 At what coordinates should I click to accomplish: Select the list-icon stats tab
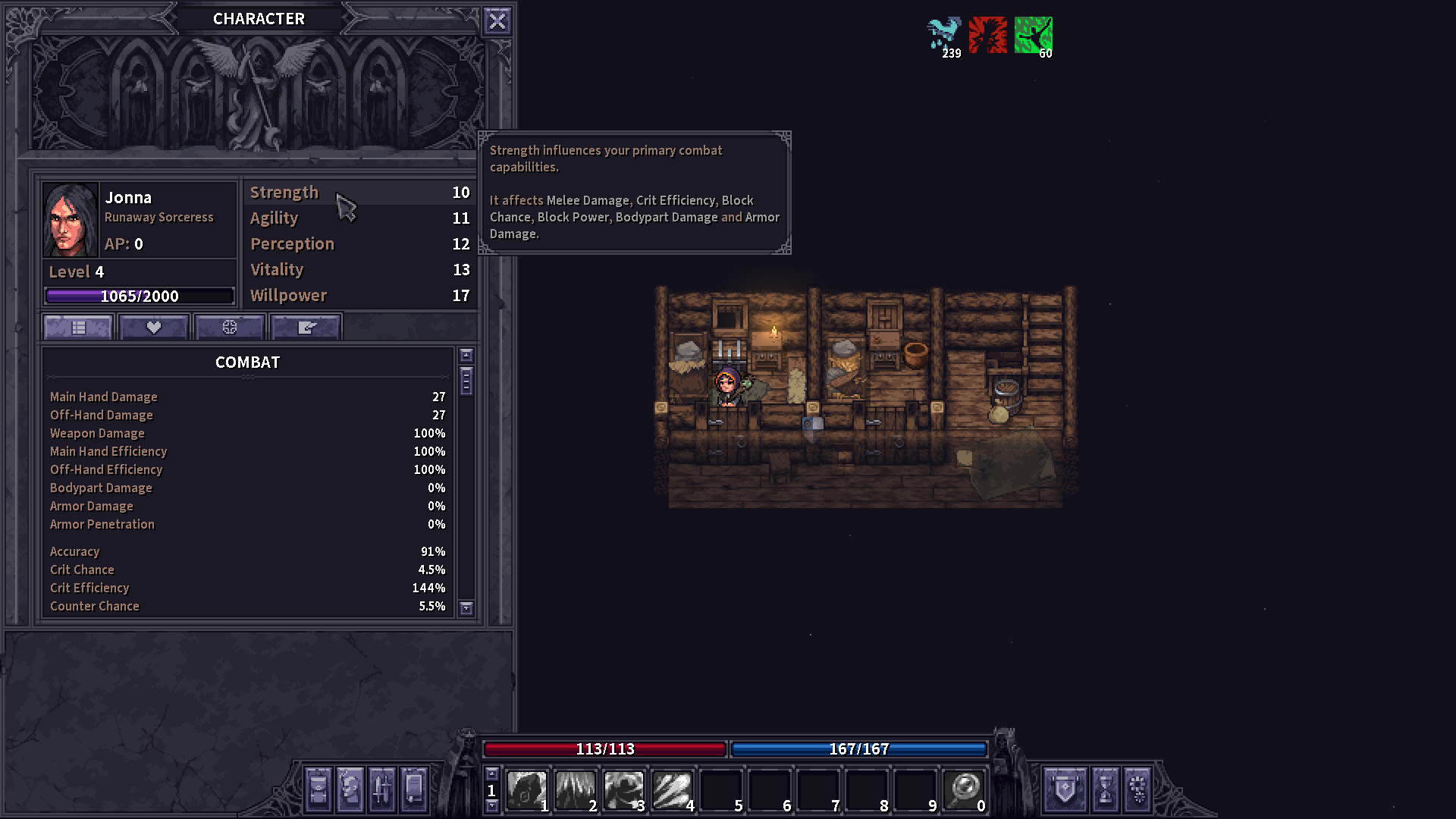click(x=78, y=328)
